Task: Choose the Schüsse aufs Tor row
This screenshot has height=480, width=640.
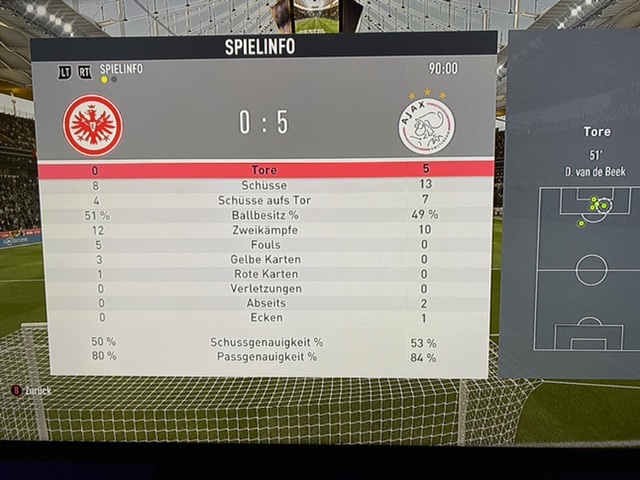Action: tap(265, 200)
